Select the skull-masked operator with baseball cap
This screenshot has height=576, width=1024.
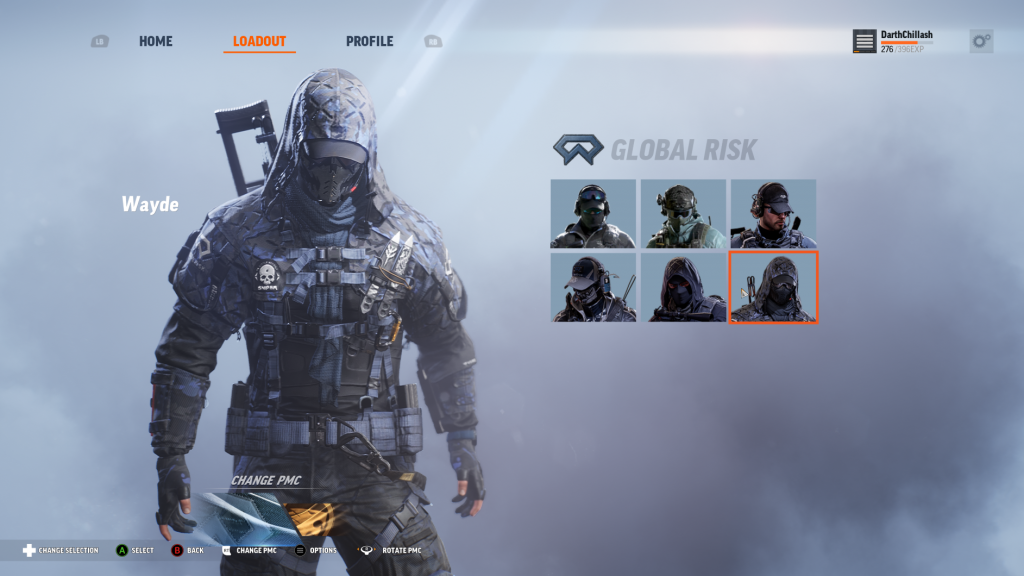tap(593, 287)
